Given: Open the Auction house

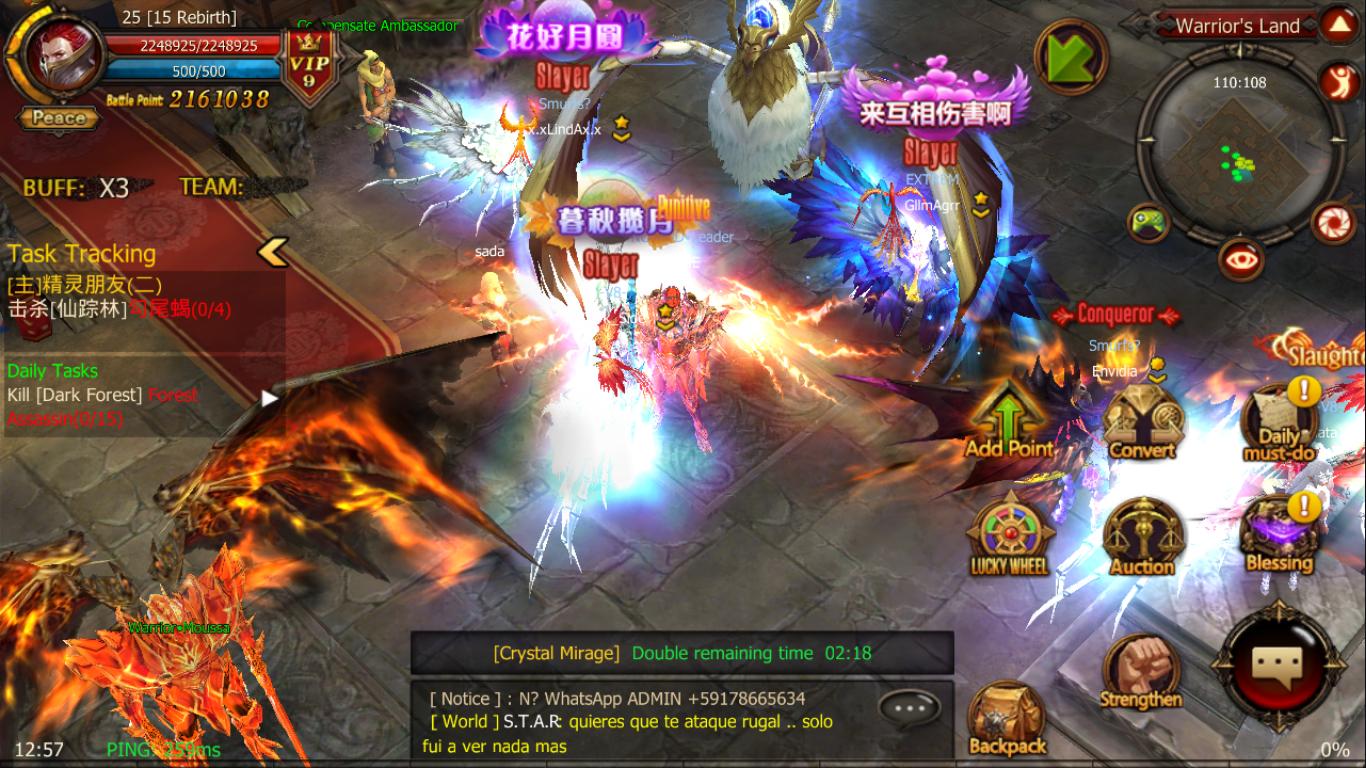Looking at the screenshot, I should [1143, 530].
